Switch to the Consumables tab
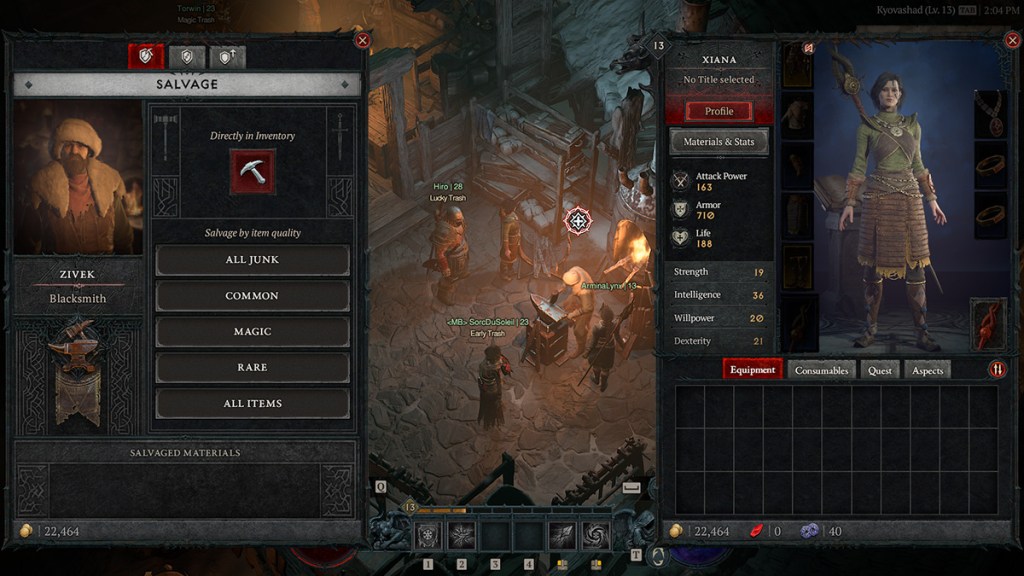The width and height of the screenshot is (1024, 576). coord(821,370)
